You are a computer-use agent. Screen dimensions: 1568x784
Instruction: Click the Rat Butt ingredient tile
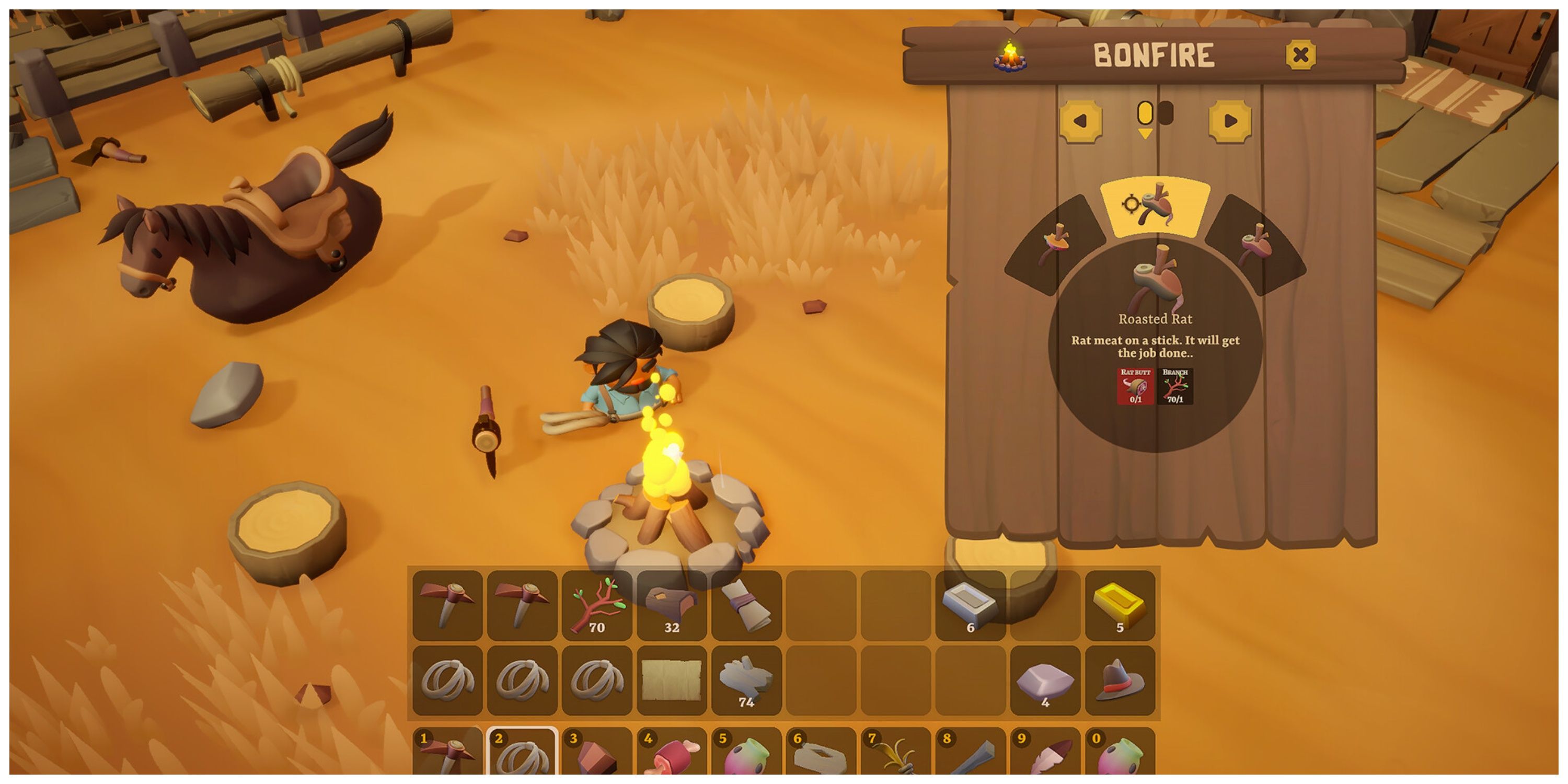point(1135,386)
